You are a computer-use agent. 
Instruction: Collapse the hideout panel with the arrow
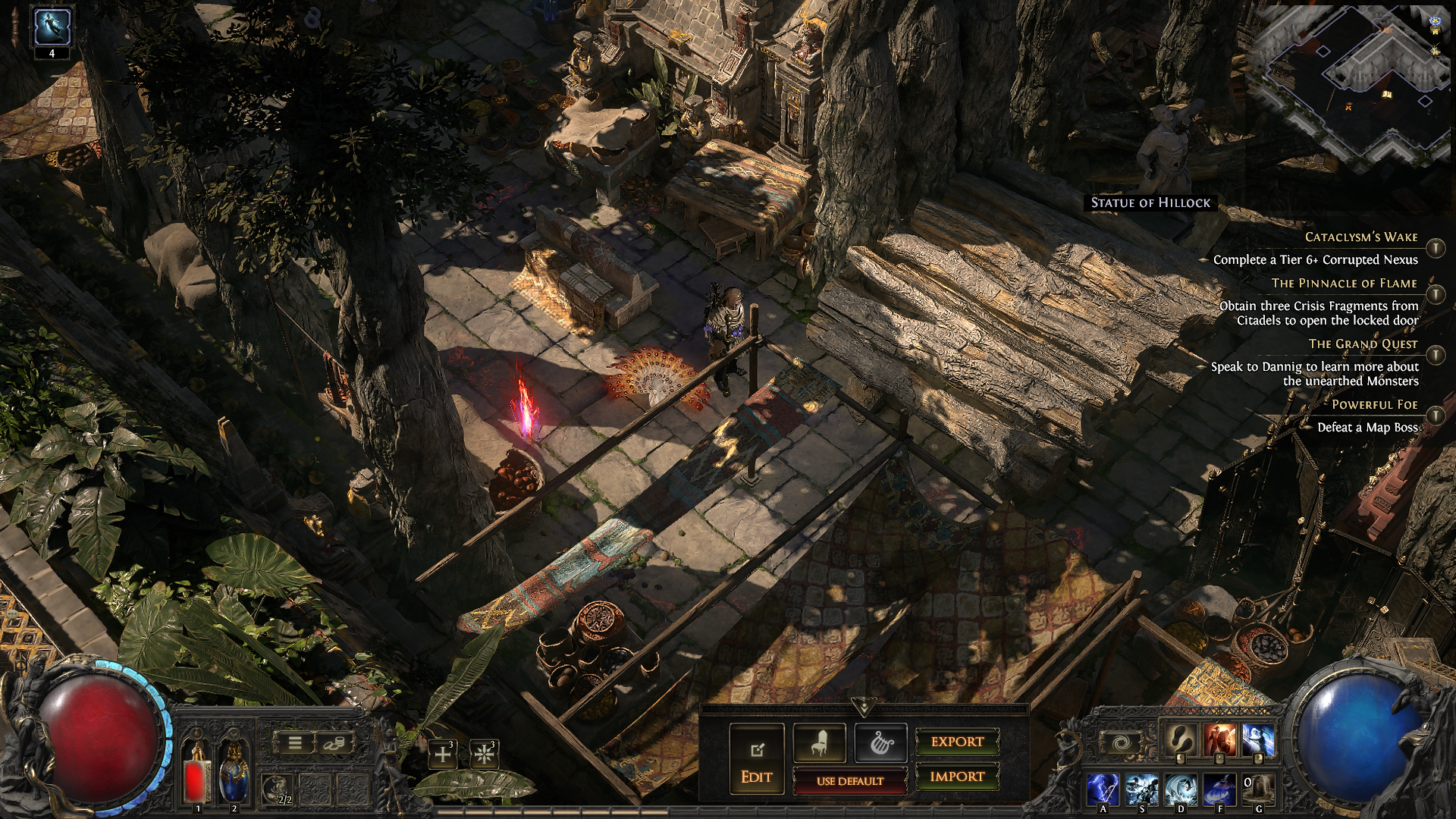863,707
